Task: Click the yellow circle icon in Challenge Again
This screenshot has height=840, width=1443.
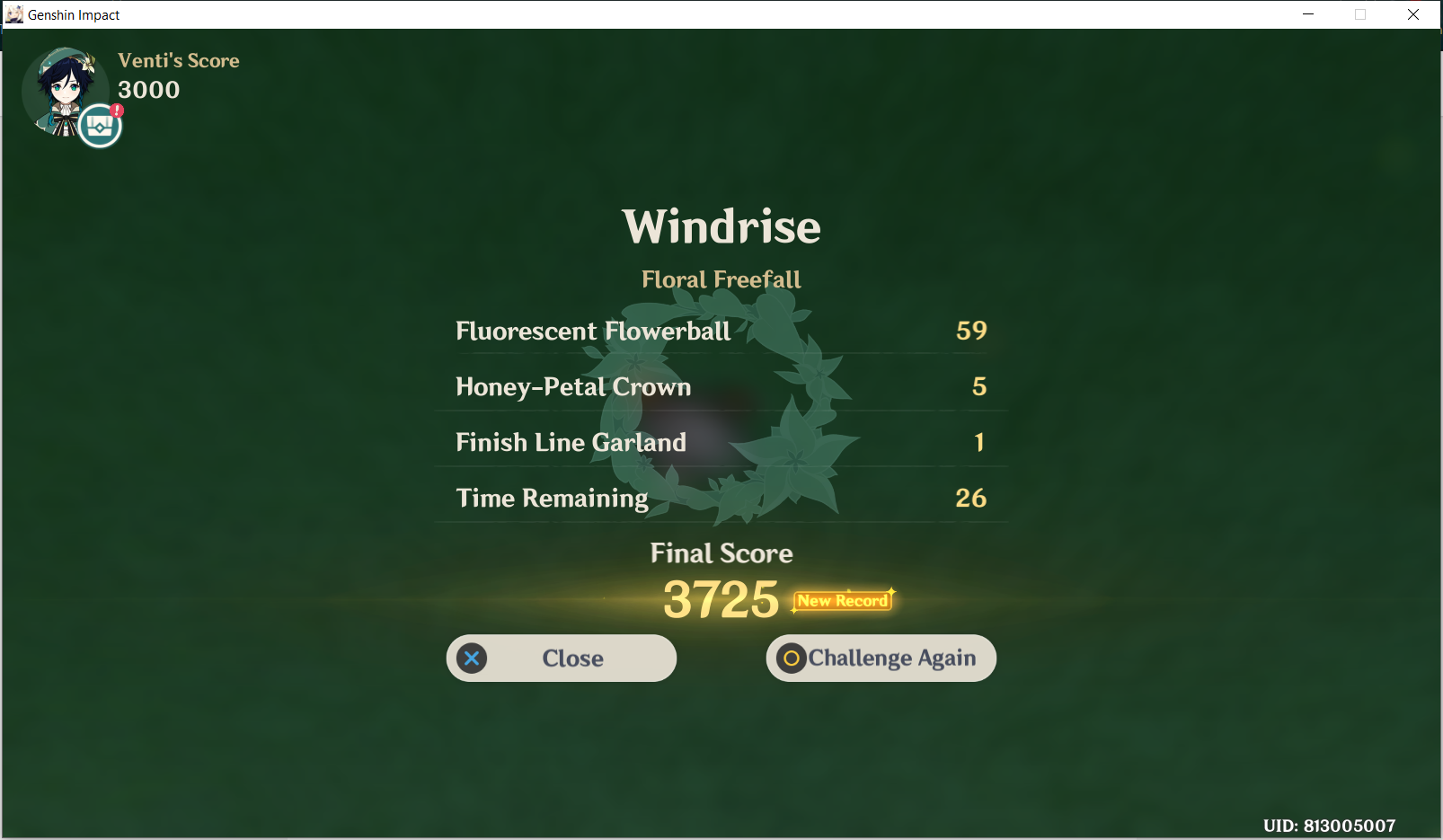Action: click(792, 658)
